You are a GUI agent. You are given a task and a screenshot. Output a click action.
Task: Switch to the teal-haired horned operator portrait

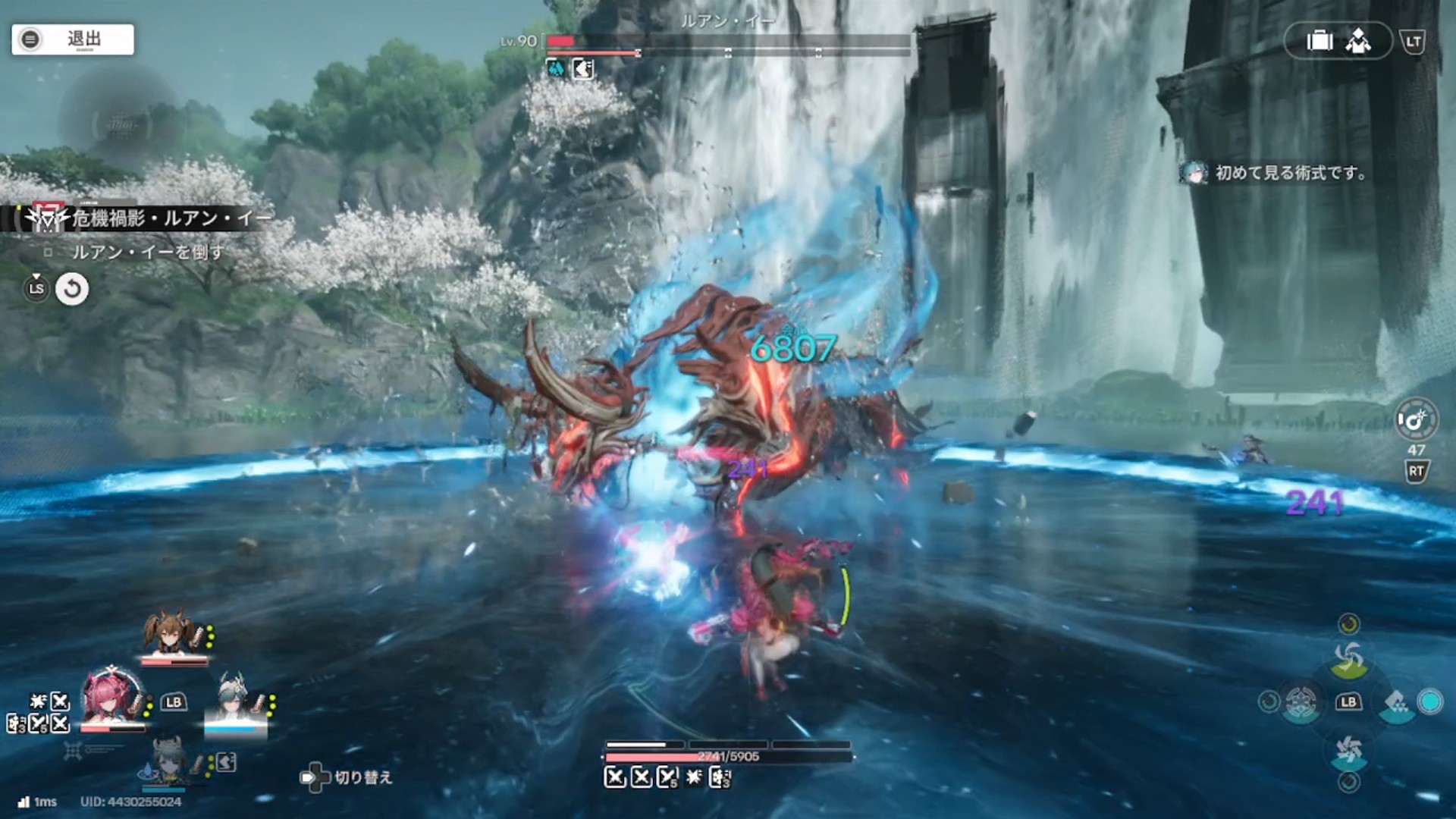pyautogui.click(x=234, y=699)
